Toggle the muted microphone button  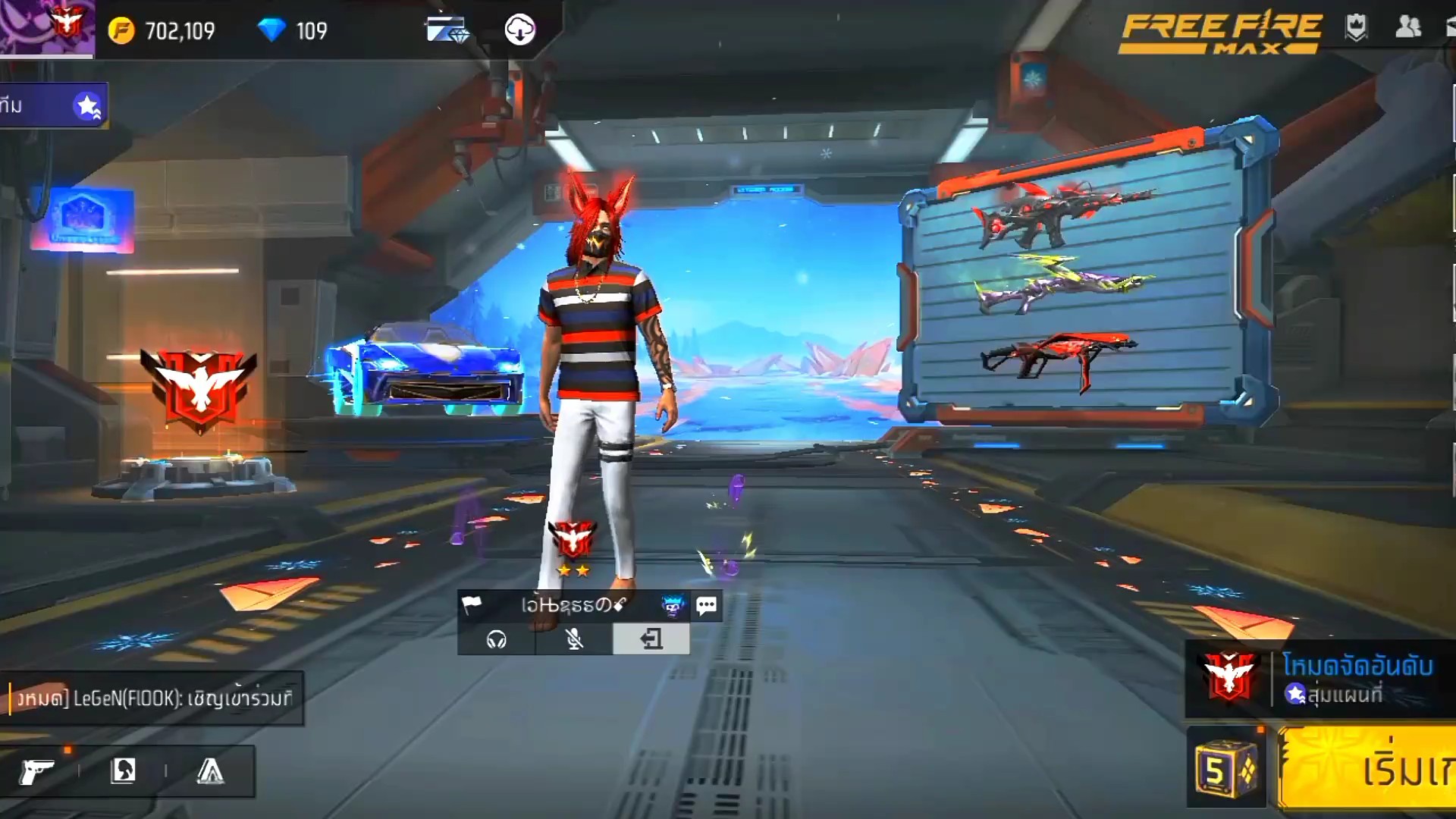(x=574, y=640)
